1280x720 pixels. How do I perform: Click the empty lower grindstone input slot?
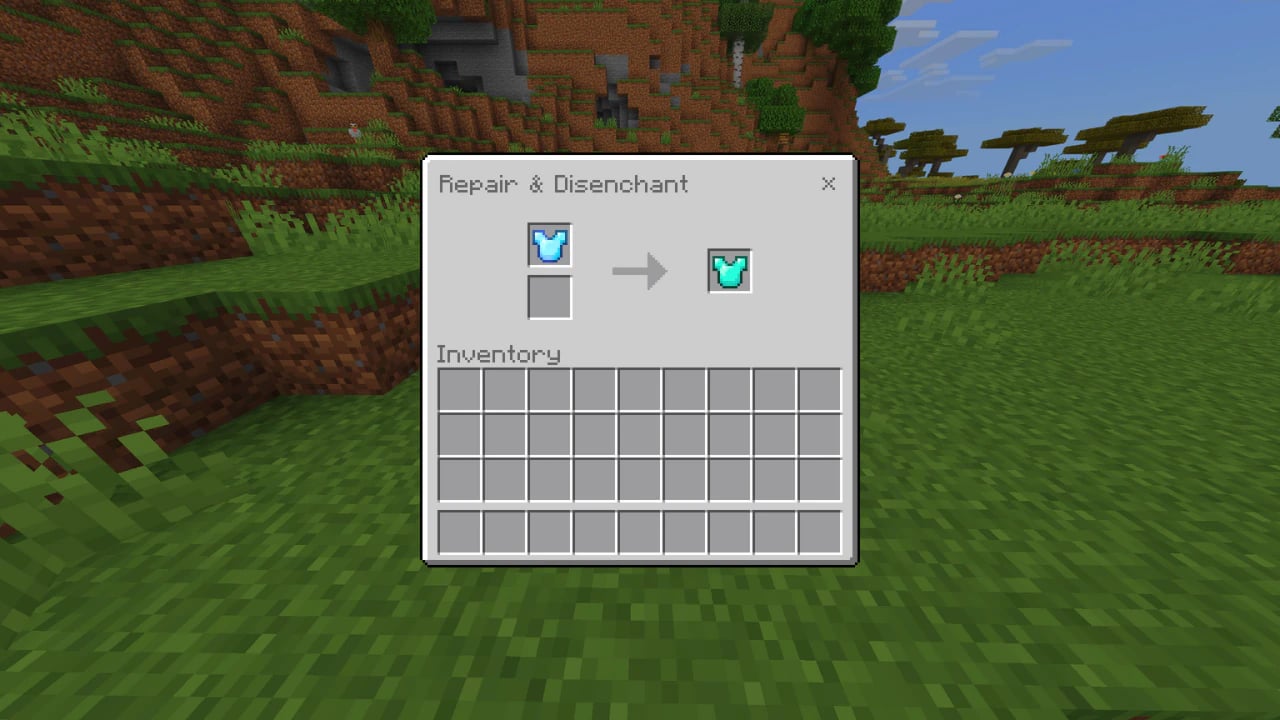(x=549, y=297)
